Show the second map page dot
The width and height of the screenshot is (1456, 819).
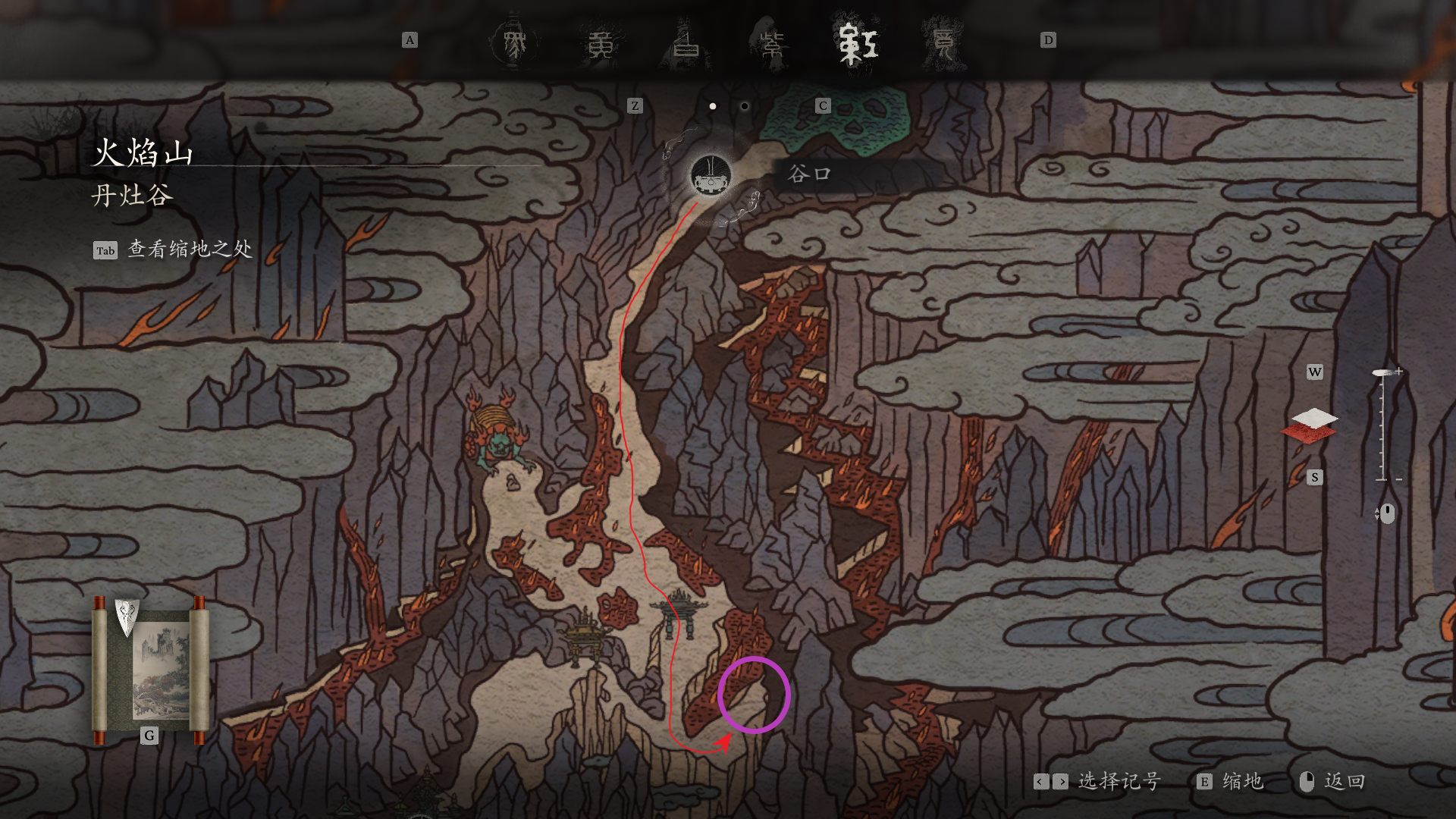745,106
